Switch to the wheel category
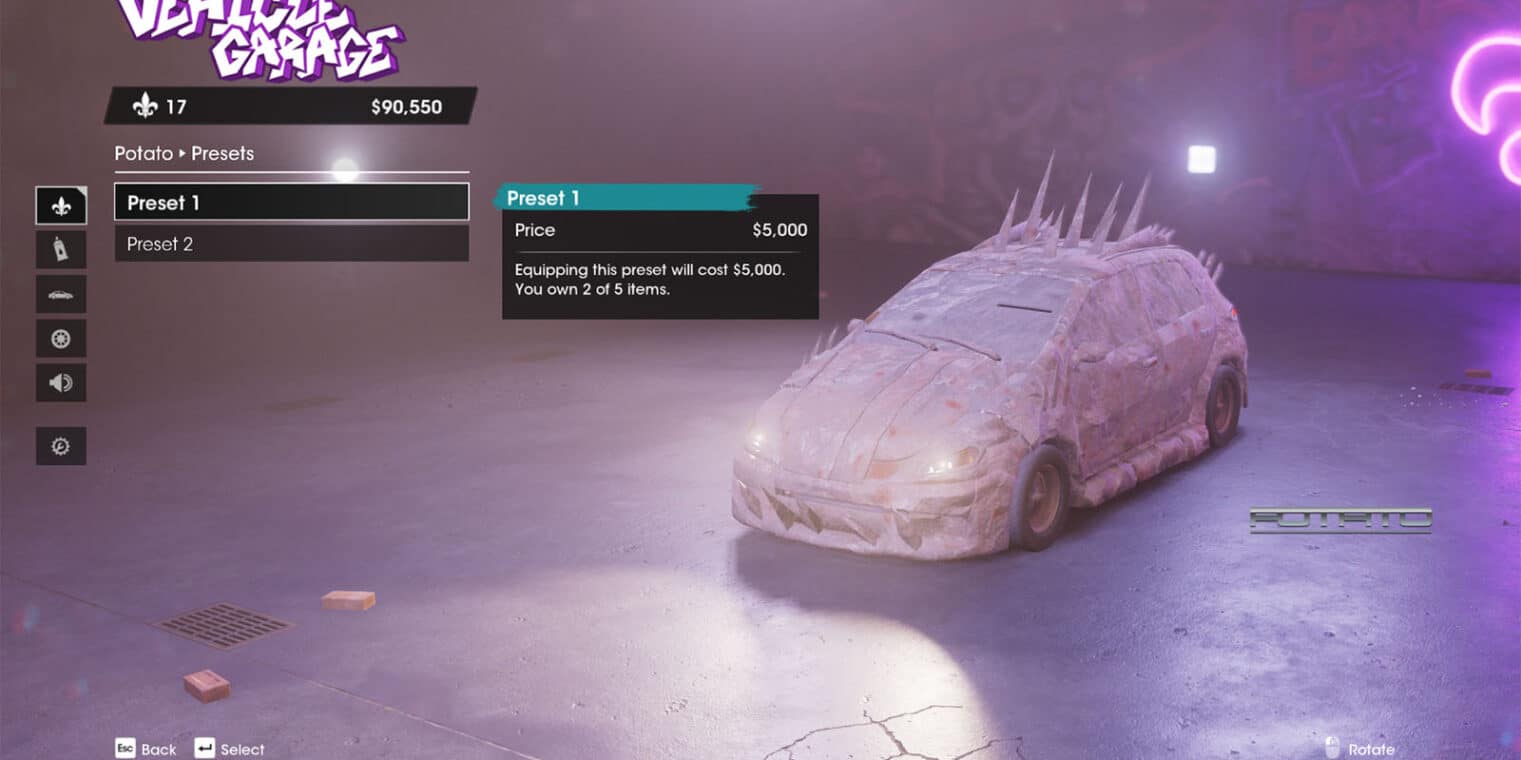This screenshot has height=760, width=1521. tap(61, 339)
